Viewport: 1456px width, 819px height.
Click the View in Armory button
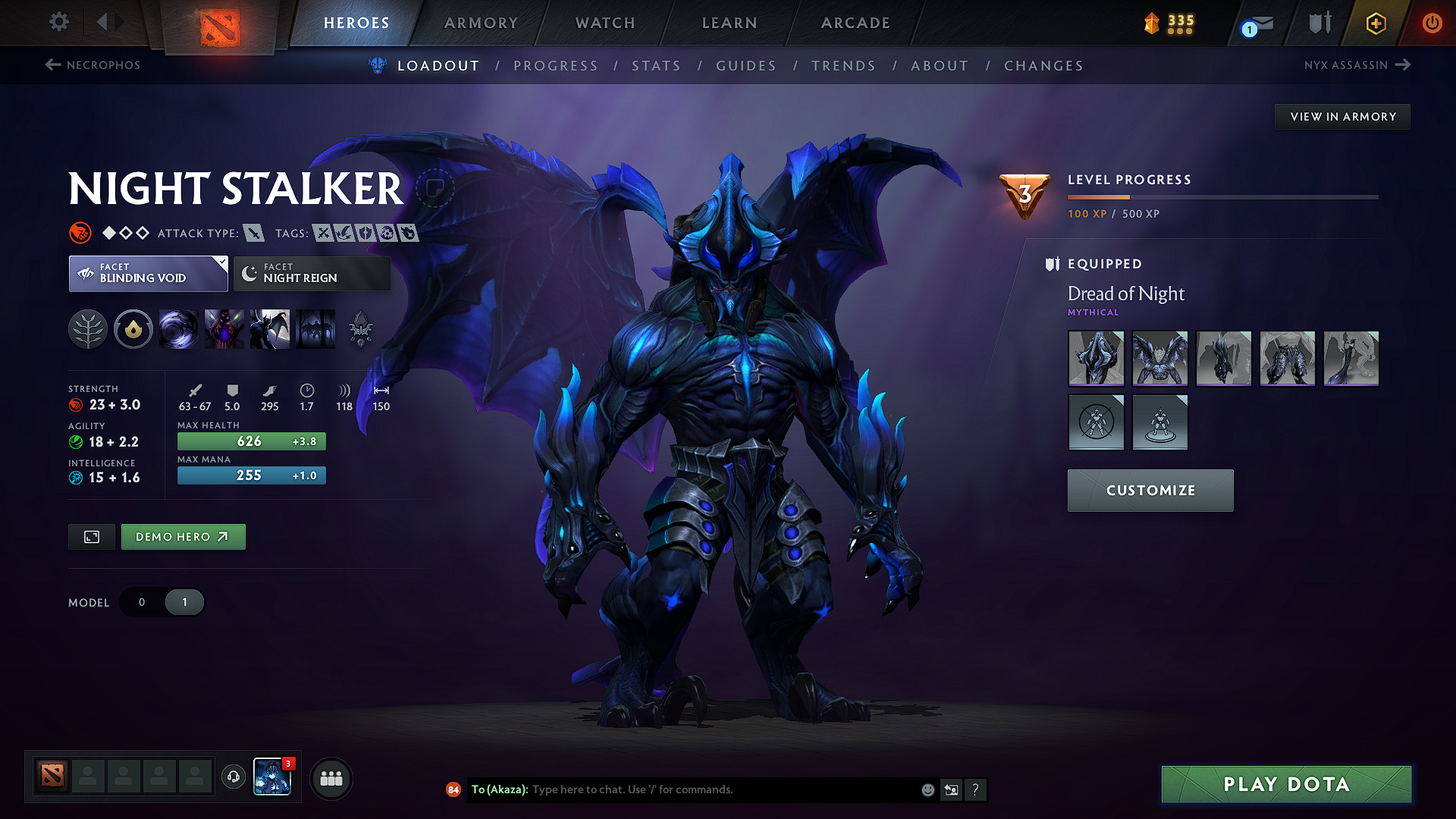point(1341,116)
